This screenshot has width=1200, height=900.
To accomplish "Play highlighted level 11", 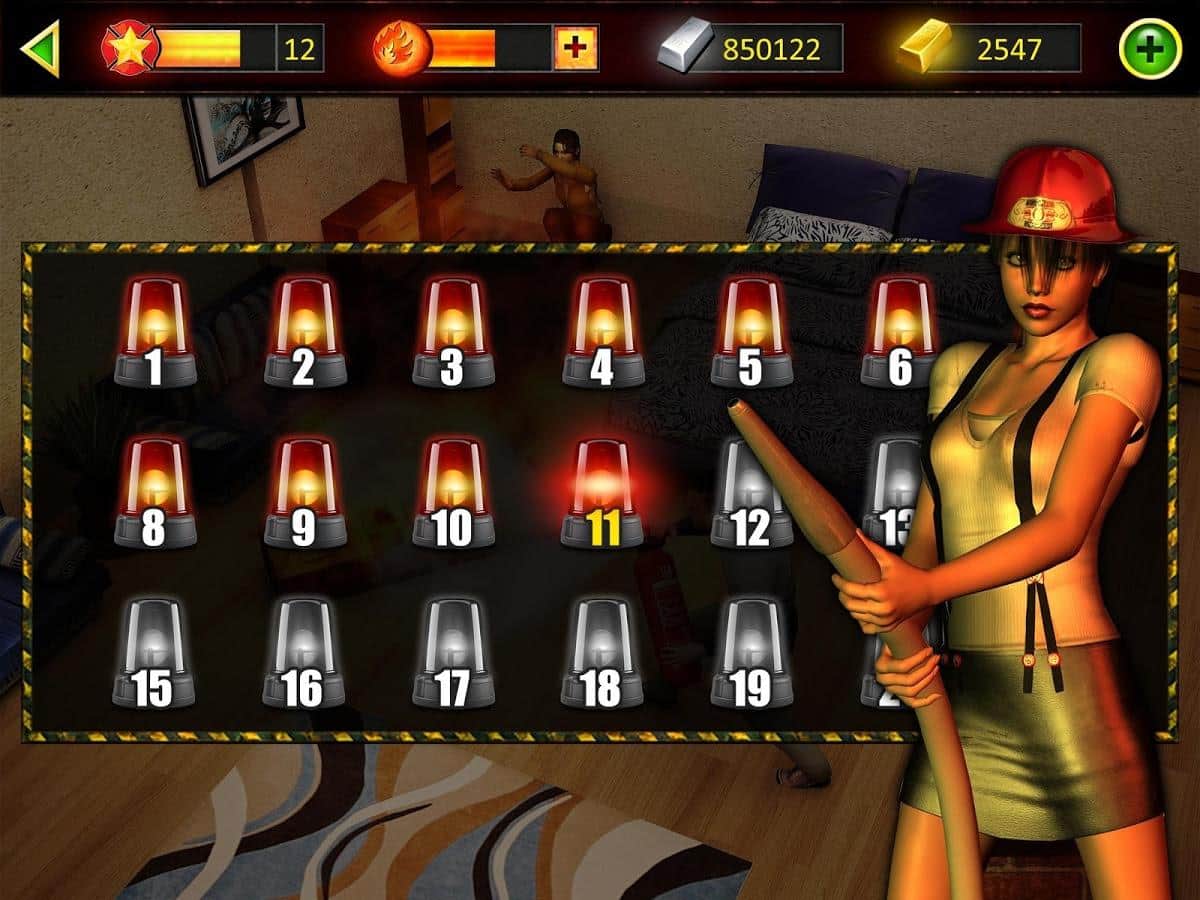I will [602, 493].
